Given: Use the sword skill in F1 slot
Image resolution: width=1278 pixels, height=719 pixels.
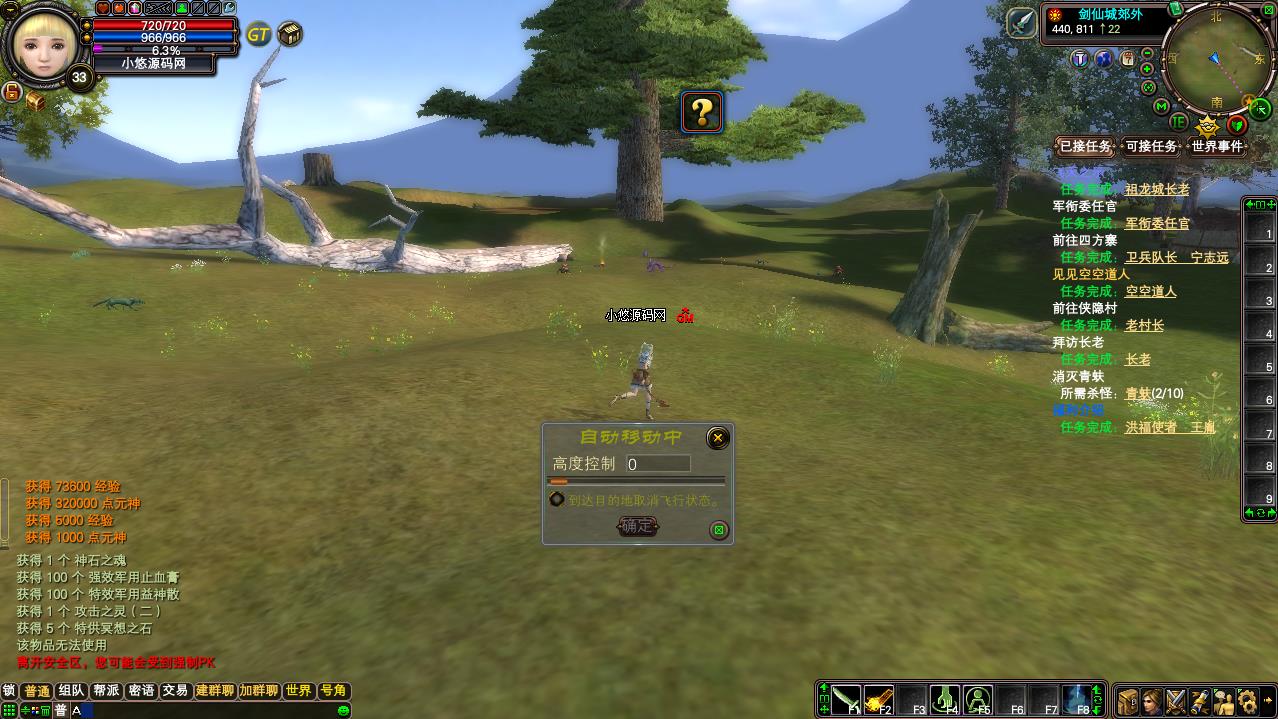Looking at the screenshot, I should click(x=846, y=700).
